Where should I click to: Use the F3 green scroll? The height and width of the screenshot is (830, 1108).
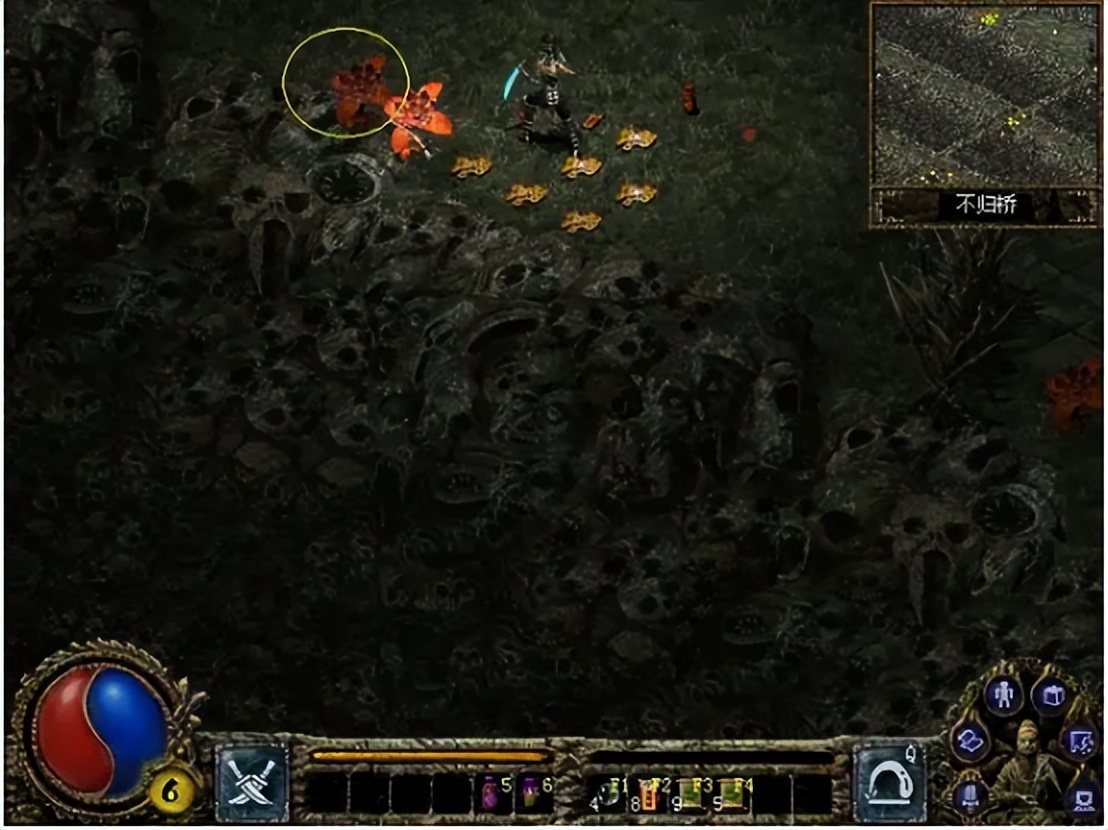click(x=691, y=794)
